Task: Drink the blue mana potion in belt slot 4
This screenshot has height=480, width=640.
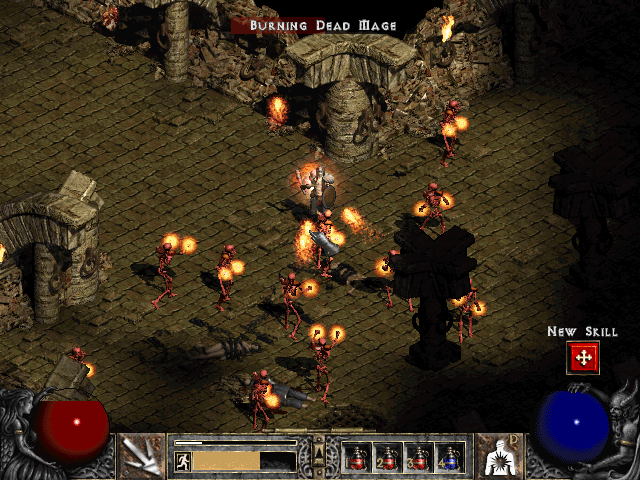Action: [450, 457]
